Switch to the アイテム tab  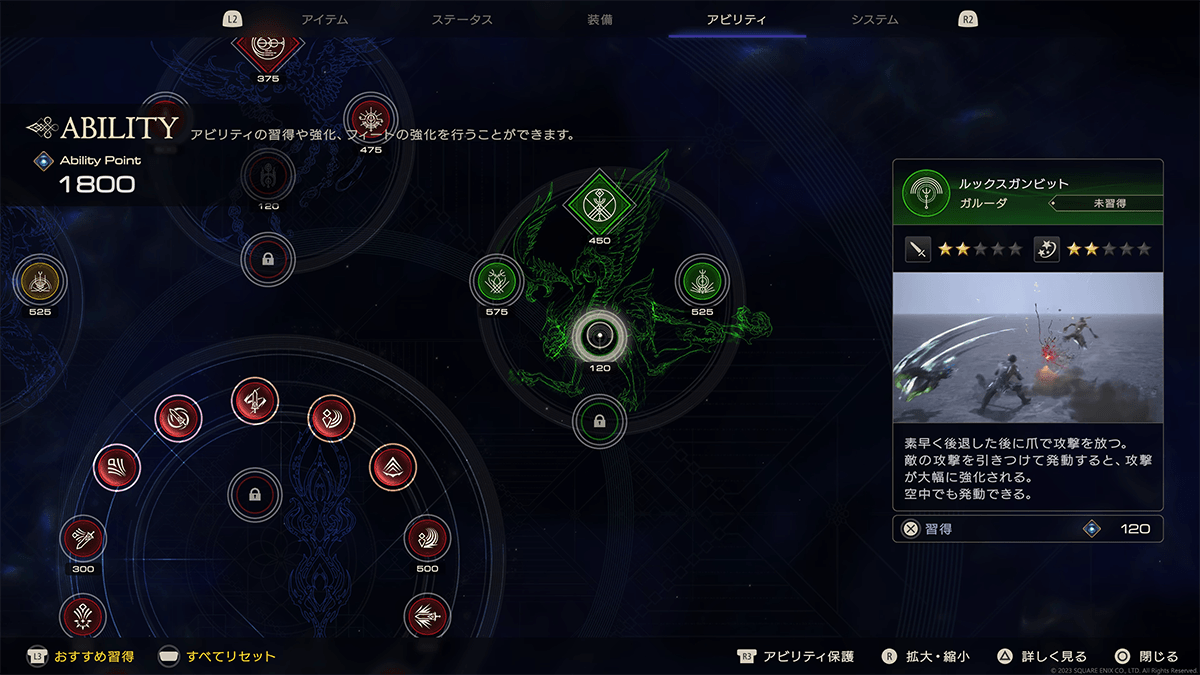pyautogui.click(x=324, y=19)
